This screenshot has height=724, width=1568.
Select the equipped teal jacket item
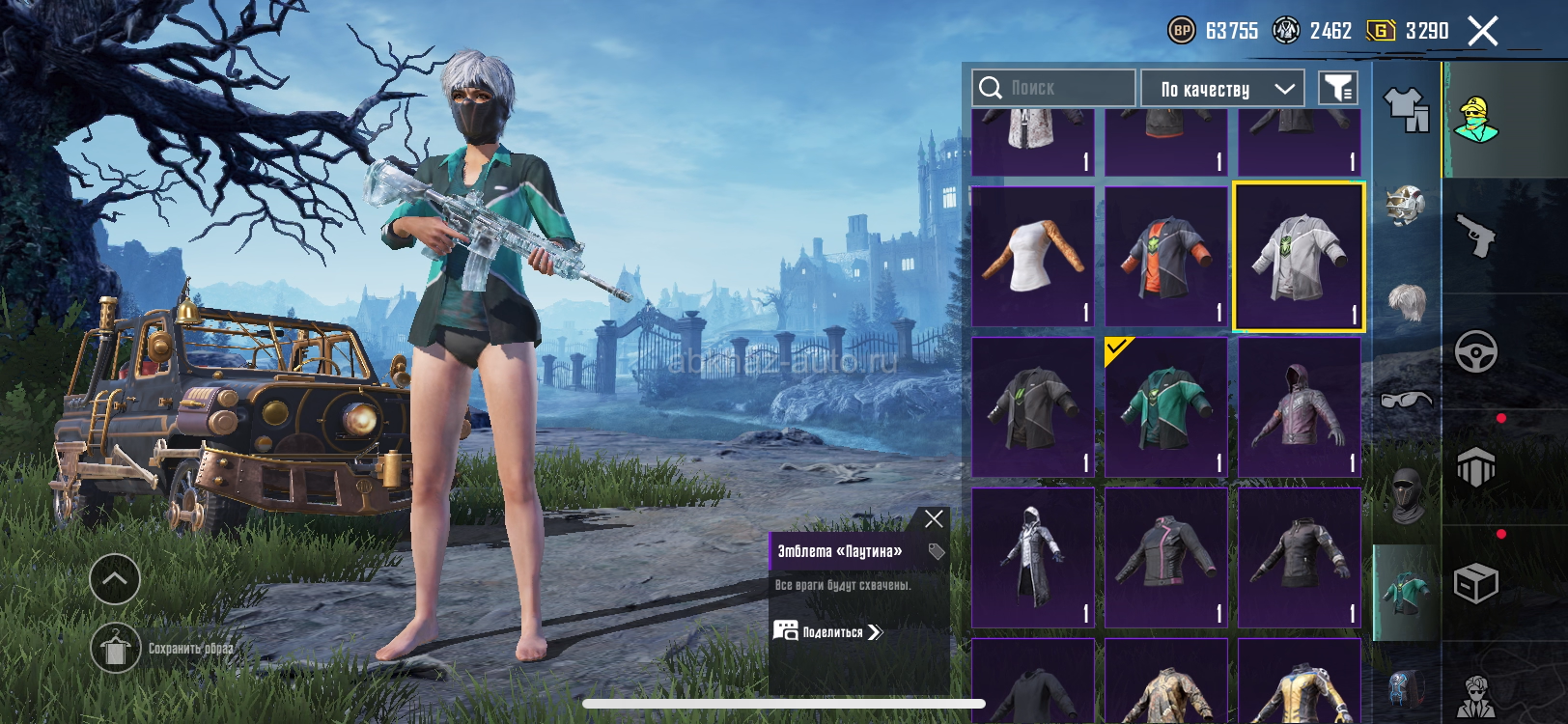click(1165, 407)
